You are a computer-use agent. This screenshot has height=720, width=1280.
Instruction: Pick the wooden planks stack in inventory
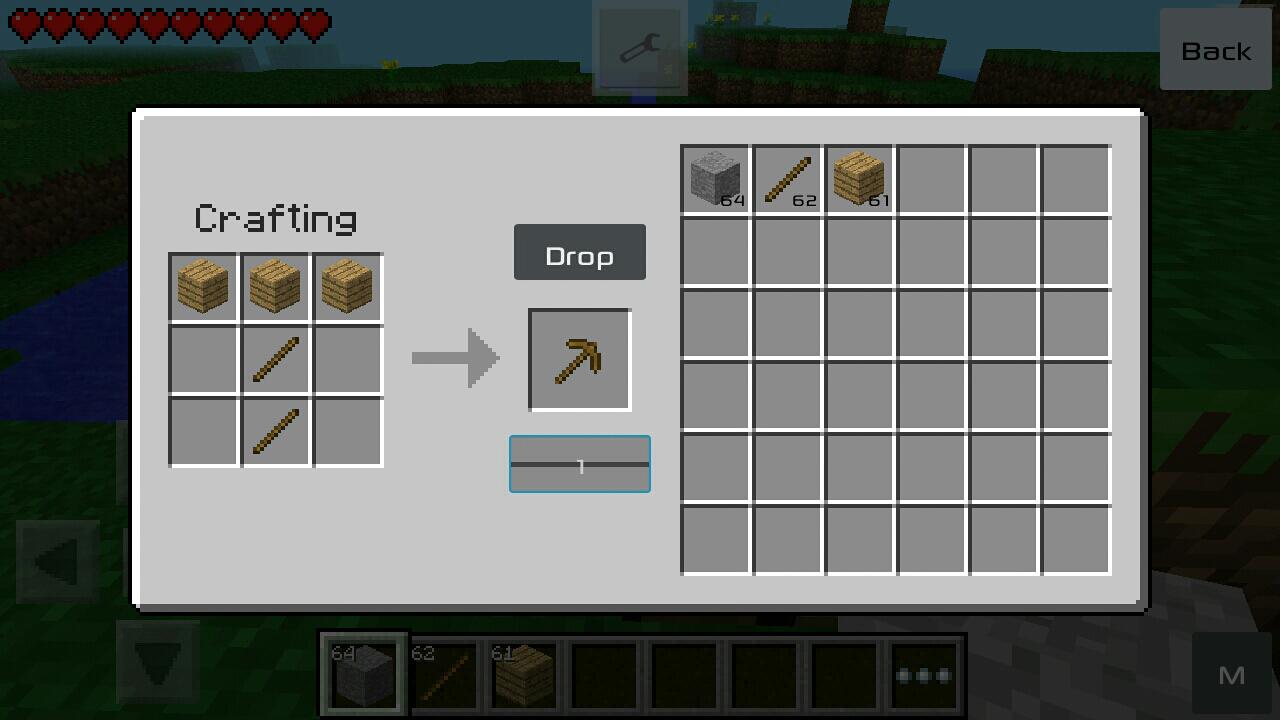coord(858,176)
